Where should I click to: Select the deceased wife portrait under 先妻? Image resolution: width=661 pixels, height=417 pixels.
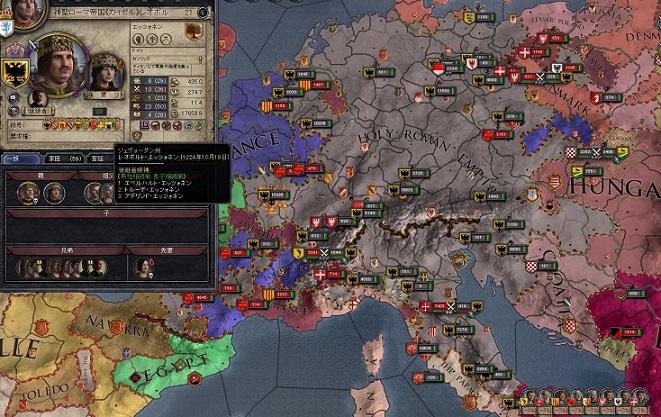click(x=145, y=267)
